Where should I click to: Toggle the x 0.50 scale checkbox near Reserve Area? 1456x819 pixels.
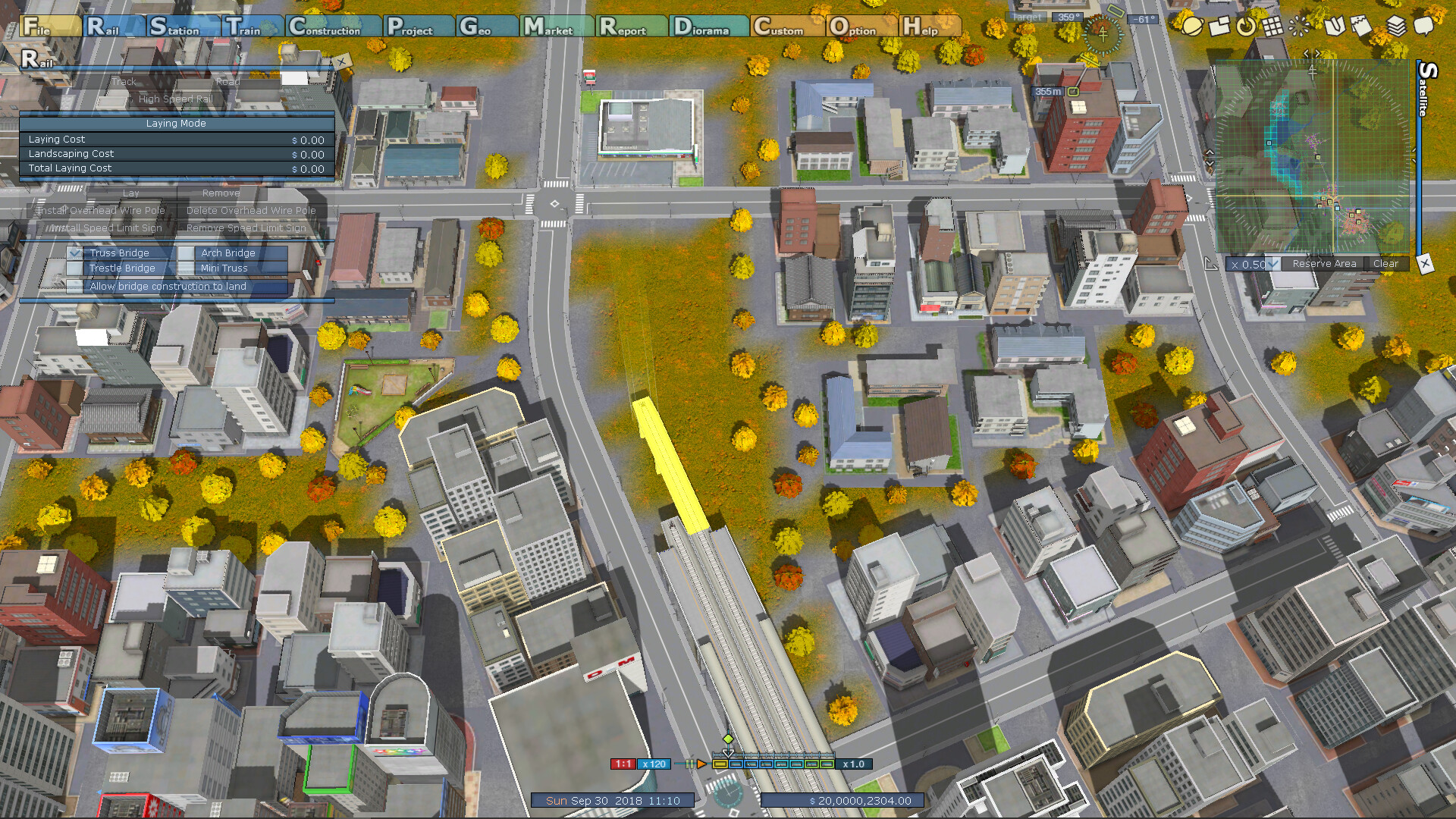pos(1272,263)
